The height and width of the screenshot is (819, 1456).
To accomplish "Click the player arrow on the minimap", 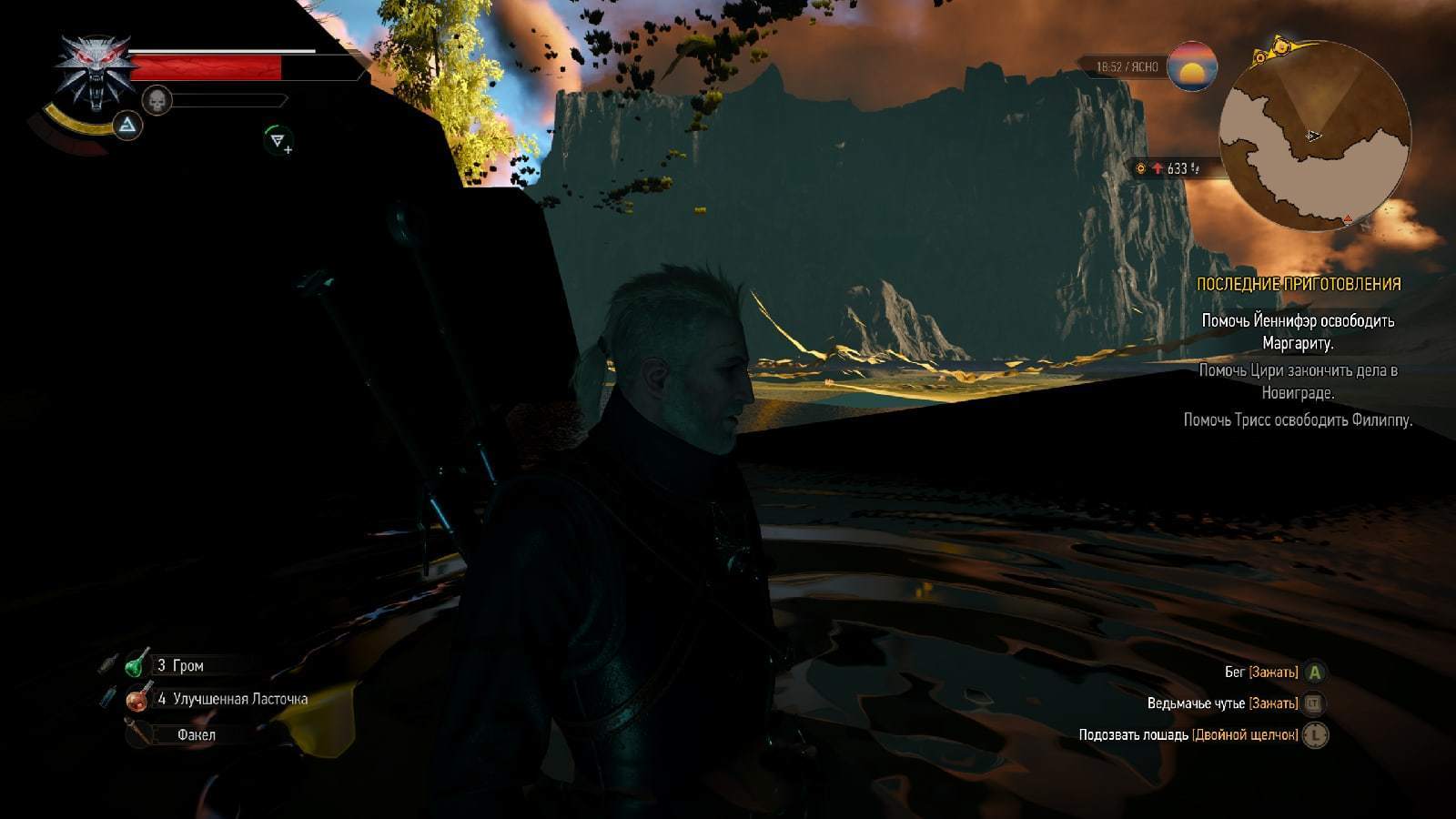I will click(1313, 136).
